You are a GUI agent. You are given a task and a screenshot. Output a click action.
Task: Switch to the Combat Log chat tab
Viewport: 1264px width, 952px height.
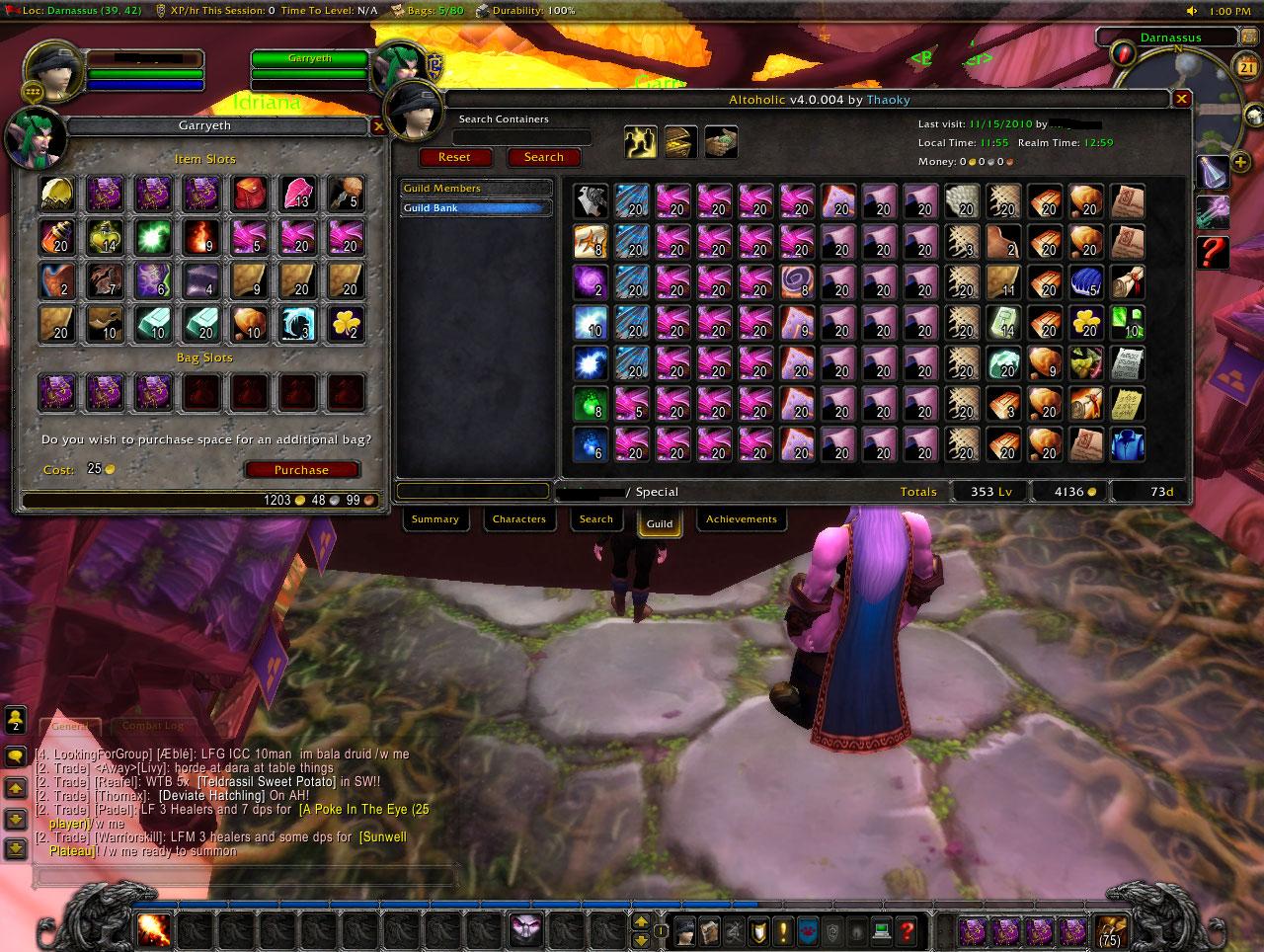click(153, 725)
